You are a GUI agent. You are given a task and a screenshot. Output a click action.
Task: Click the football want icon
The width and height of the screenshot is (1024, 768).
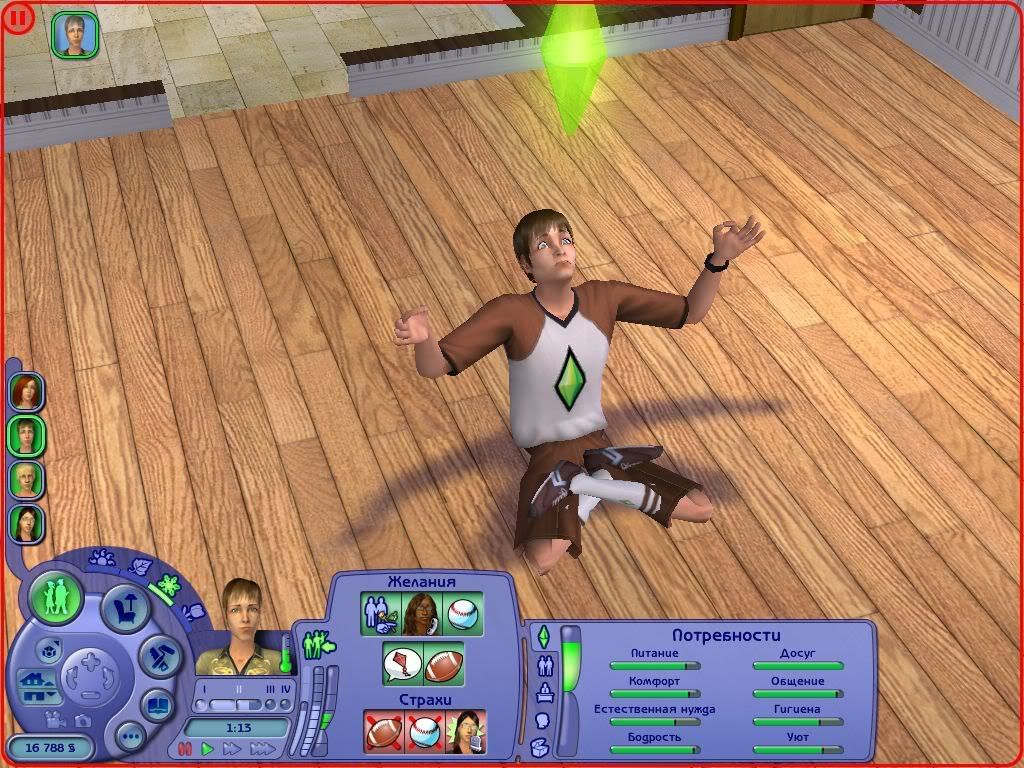point(443,663)
